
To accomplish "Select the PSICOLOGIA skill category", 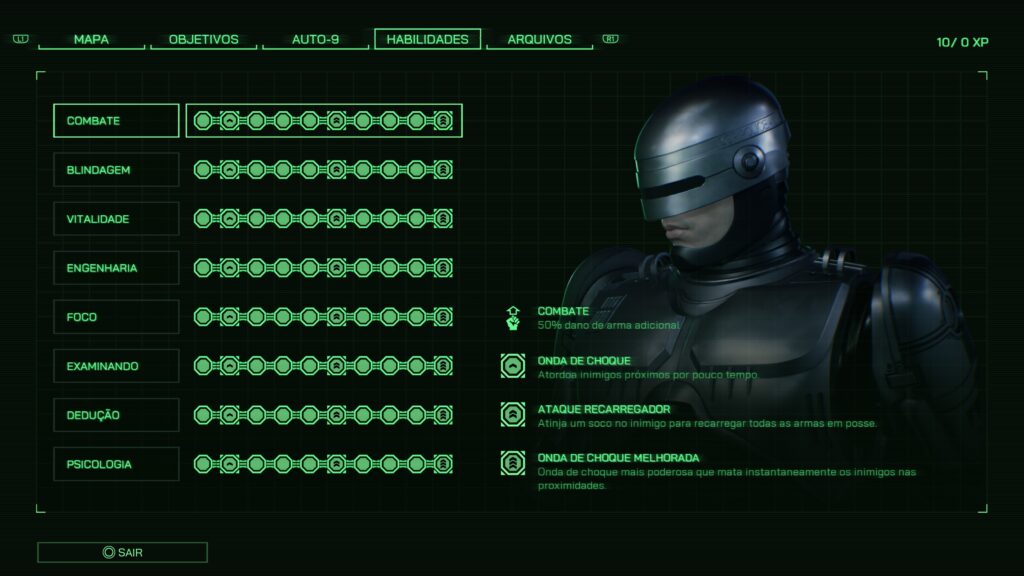I will tap(116, 464).
